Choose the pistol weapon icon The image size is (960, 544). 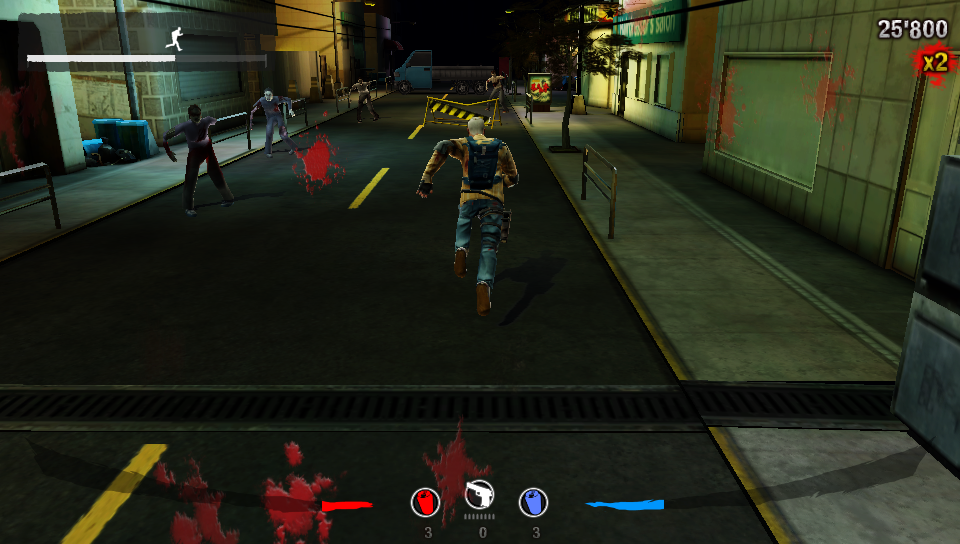click(x=480, y=495)
